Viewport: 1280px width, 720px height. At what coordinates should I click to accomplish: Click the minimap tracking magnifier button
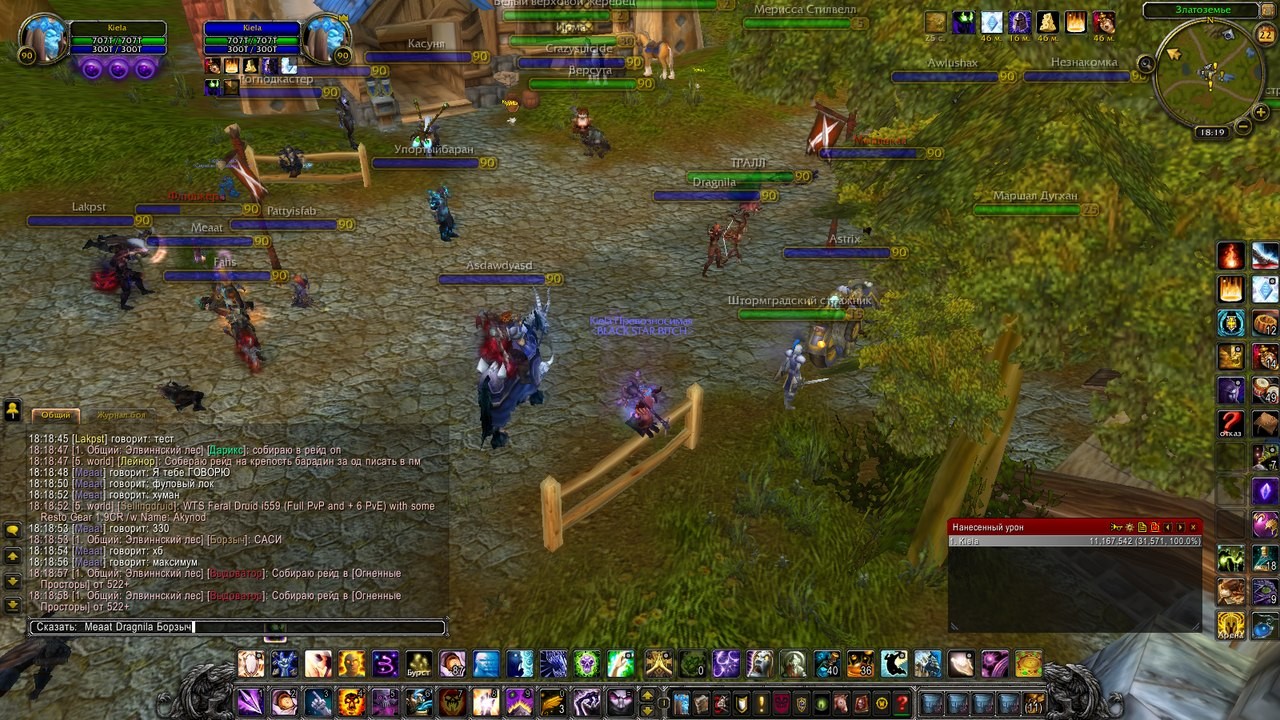1147,64
